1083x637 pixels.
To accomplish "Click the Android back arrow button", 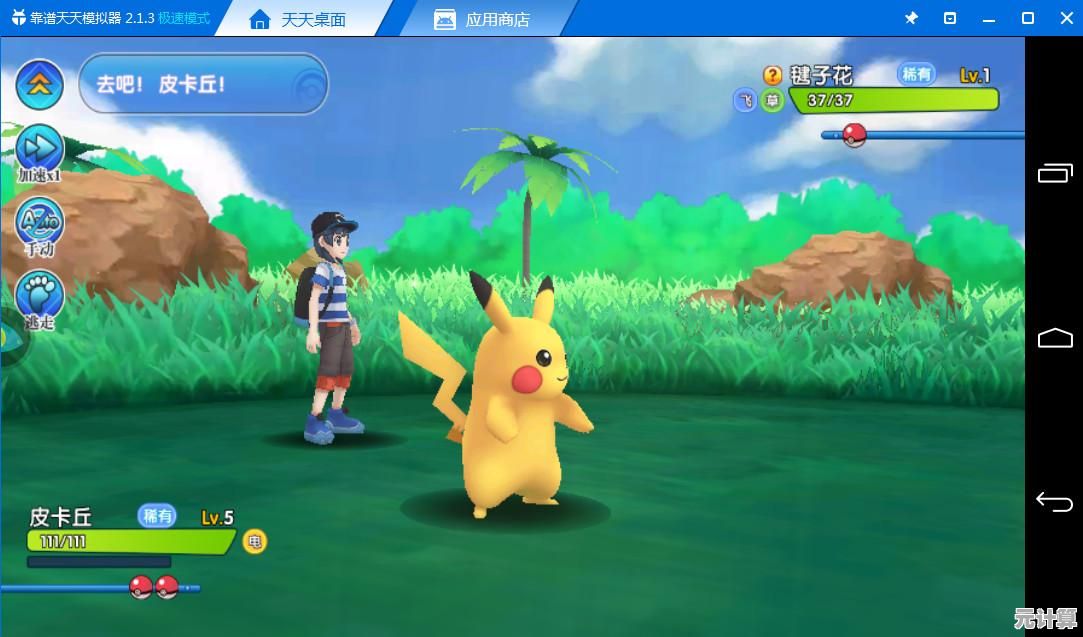I will tap(1054, 501).
